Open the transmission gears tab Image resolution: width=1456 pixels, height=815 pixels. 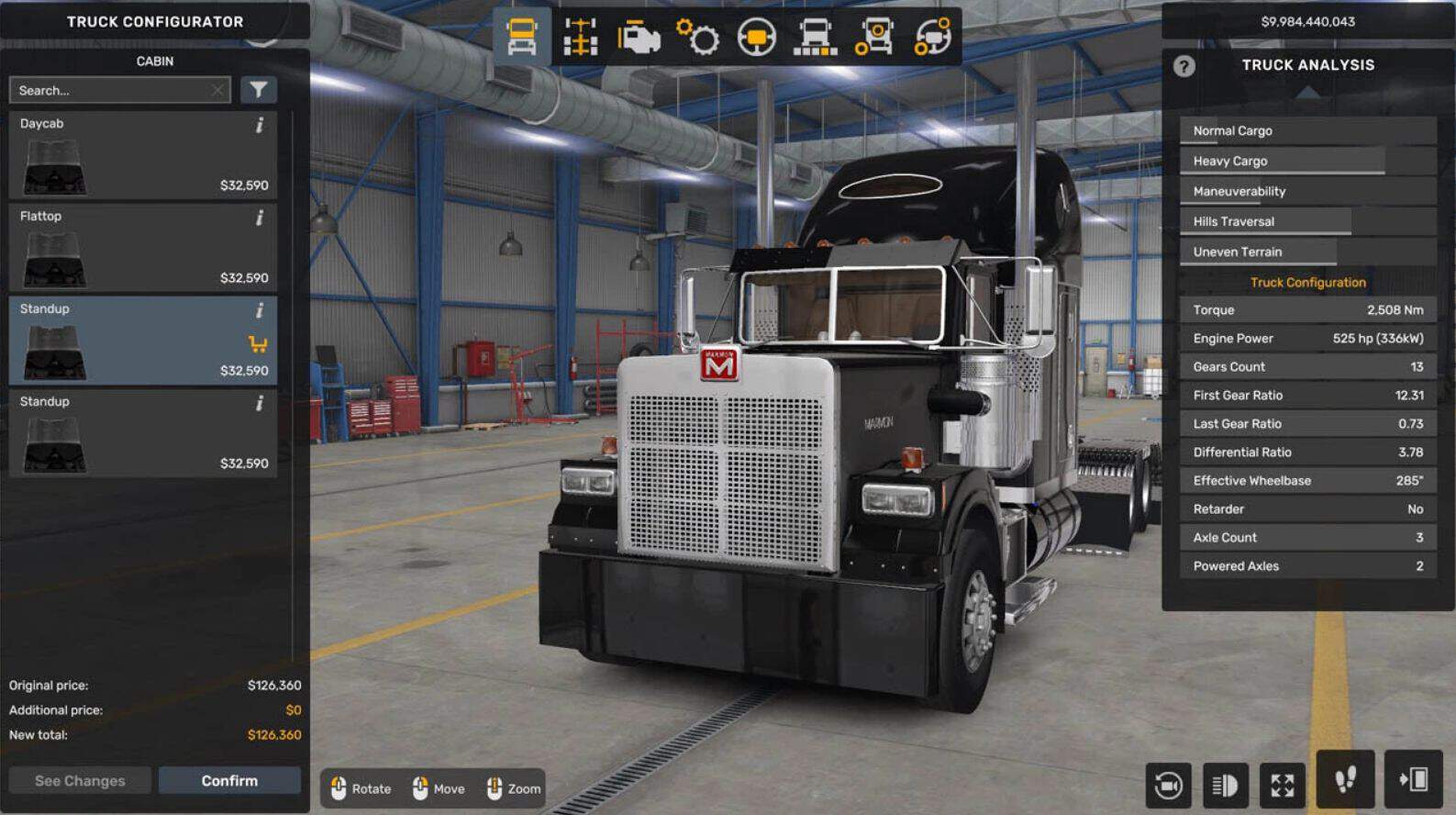pos(697,37)
